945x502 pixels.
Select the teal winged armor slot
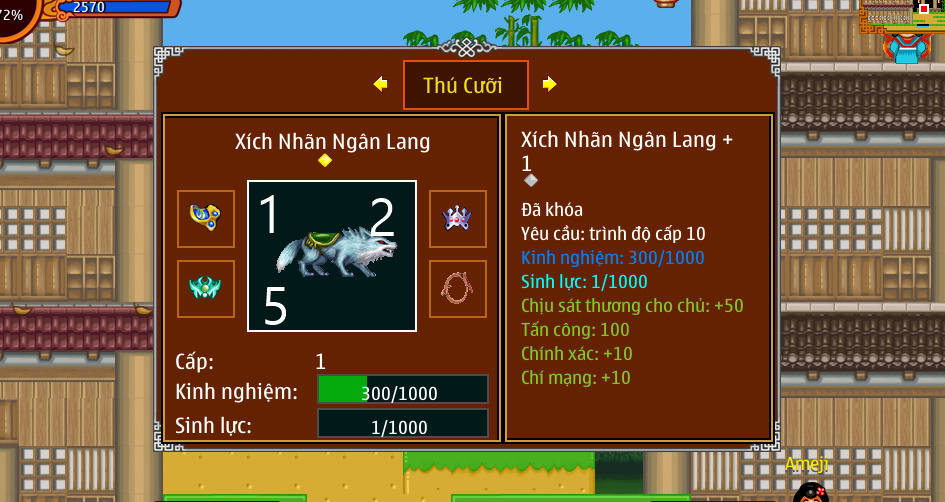click(x=206, y=288)
